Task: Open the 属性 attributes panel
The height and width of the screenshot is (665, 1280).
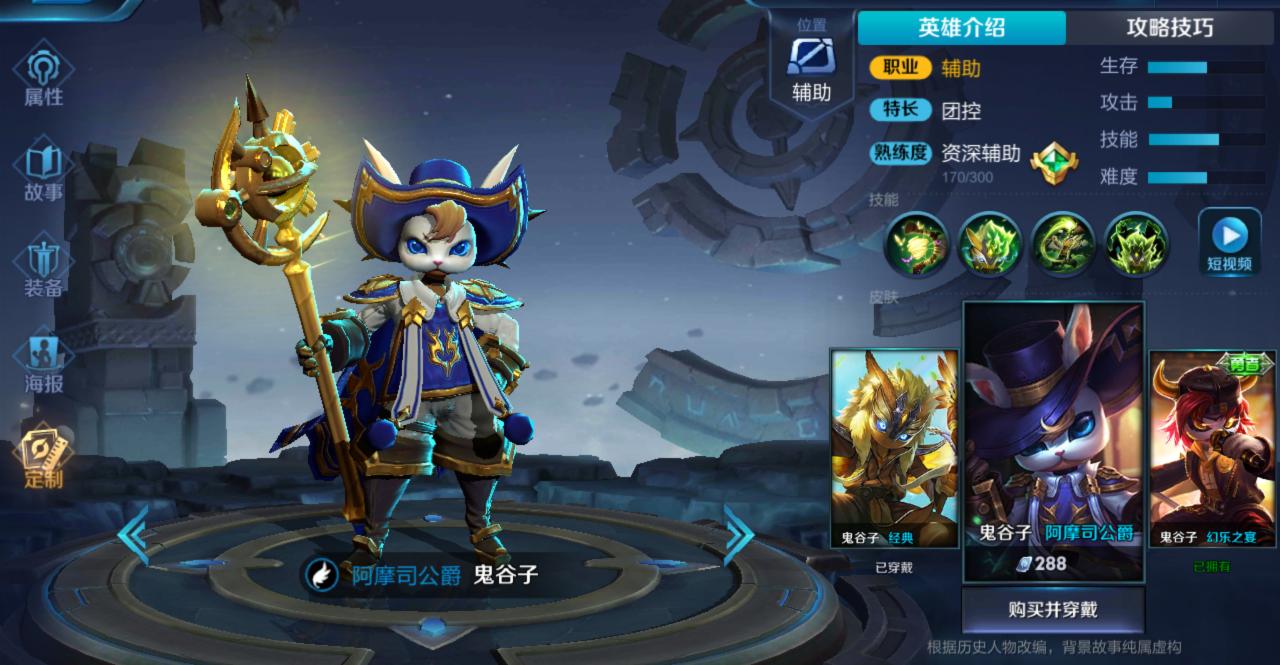Action: (x=43, y=76)
